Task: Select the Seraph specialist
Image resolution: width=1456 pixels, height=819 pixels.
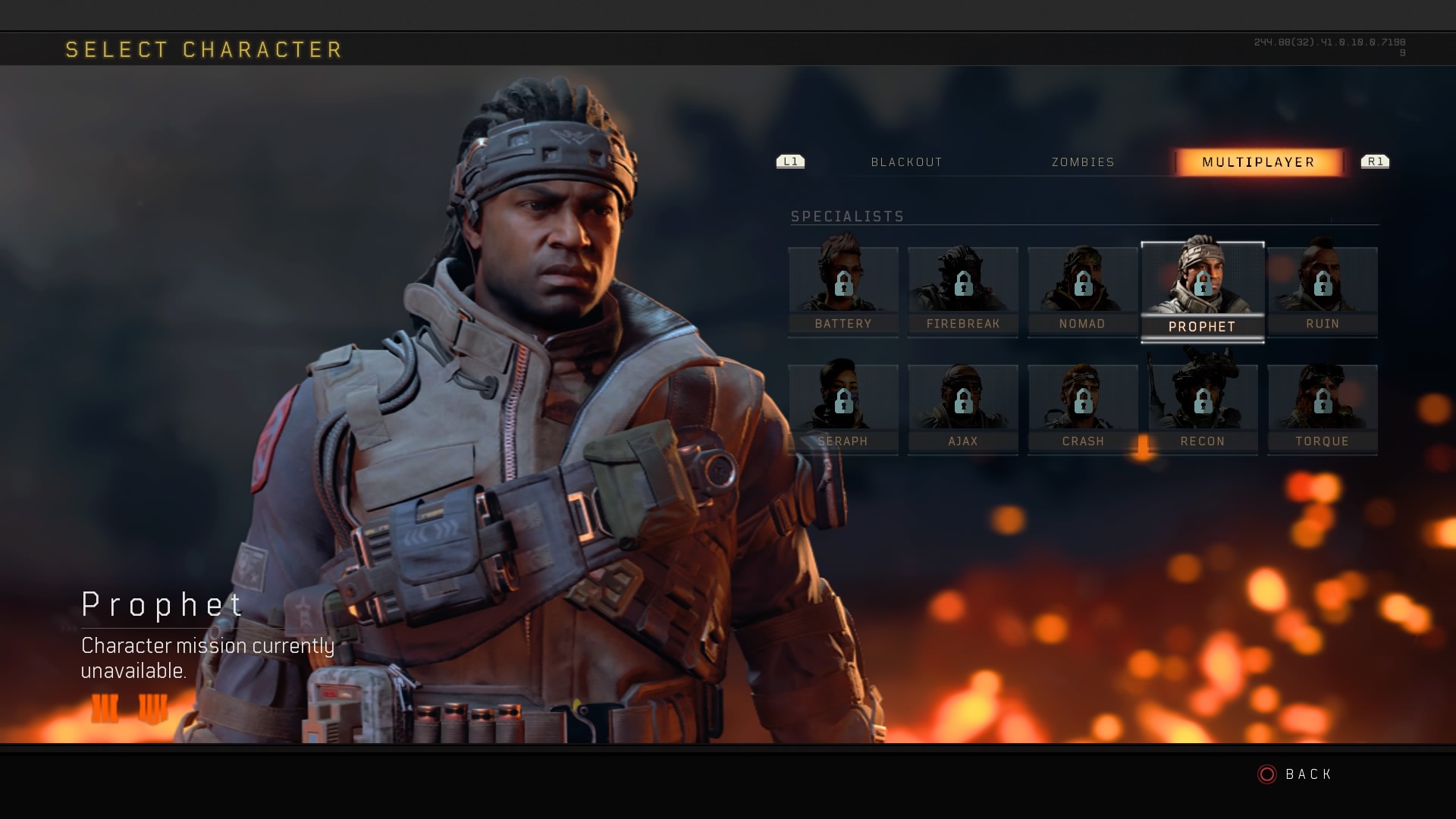Action: point(843,409)
